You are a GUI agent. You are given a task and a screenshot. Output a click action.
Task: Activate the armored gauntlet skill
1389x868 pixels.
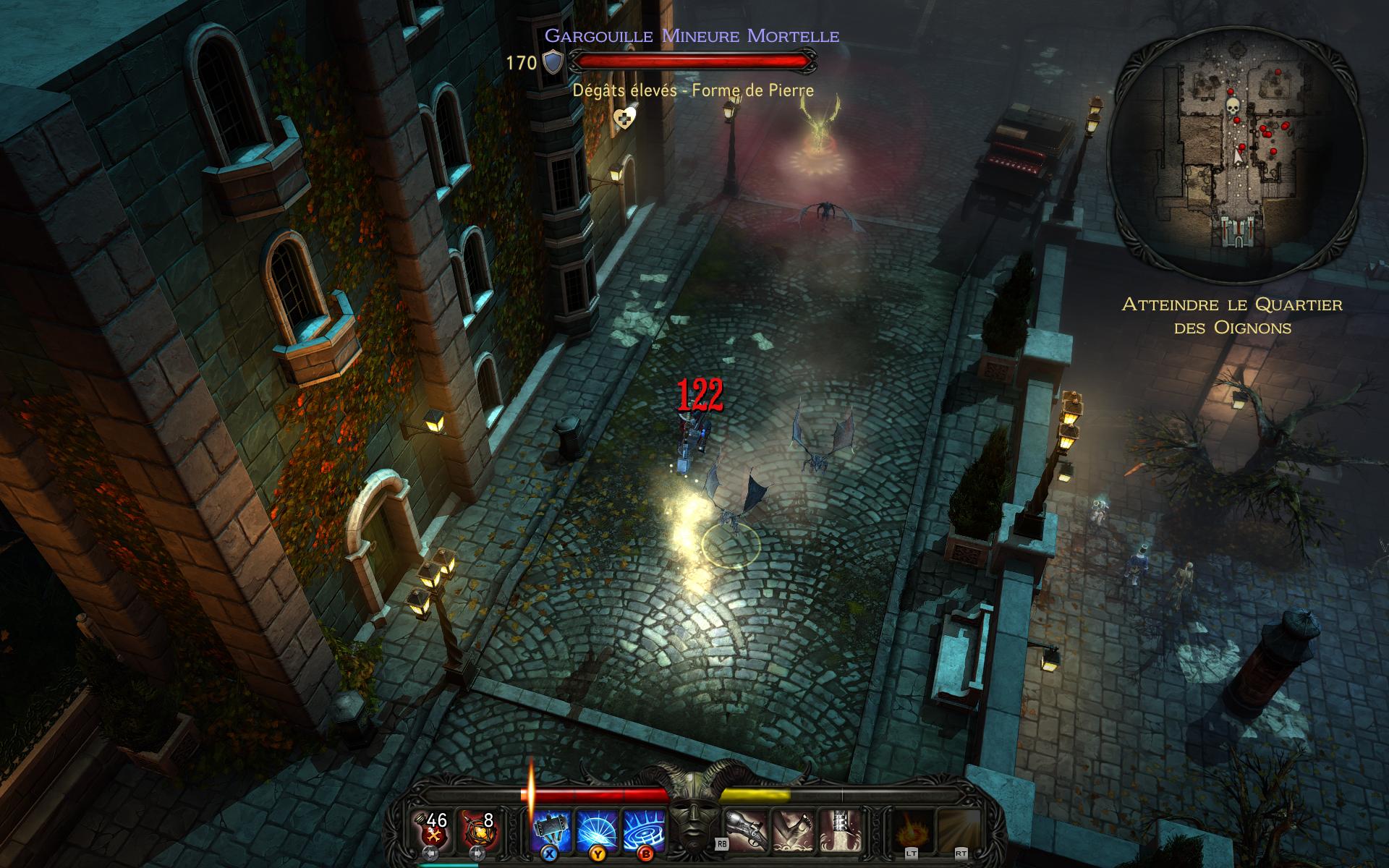(839, 830)
